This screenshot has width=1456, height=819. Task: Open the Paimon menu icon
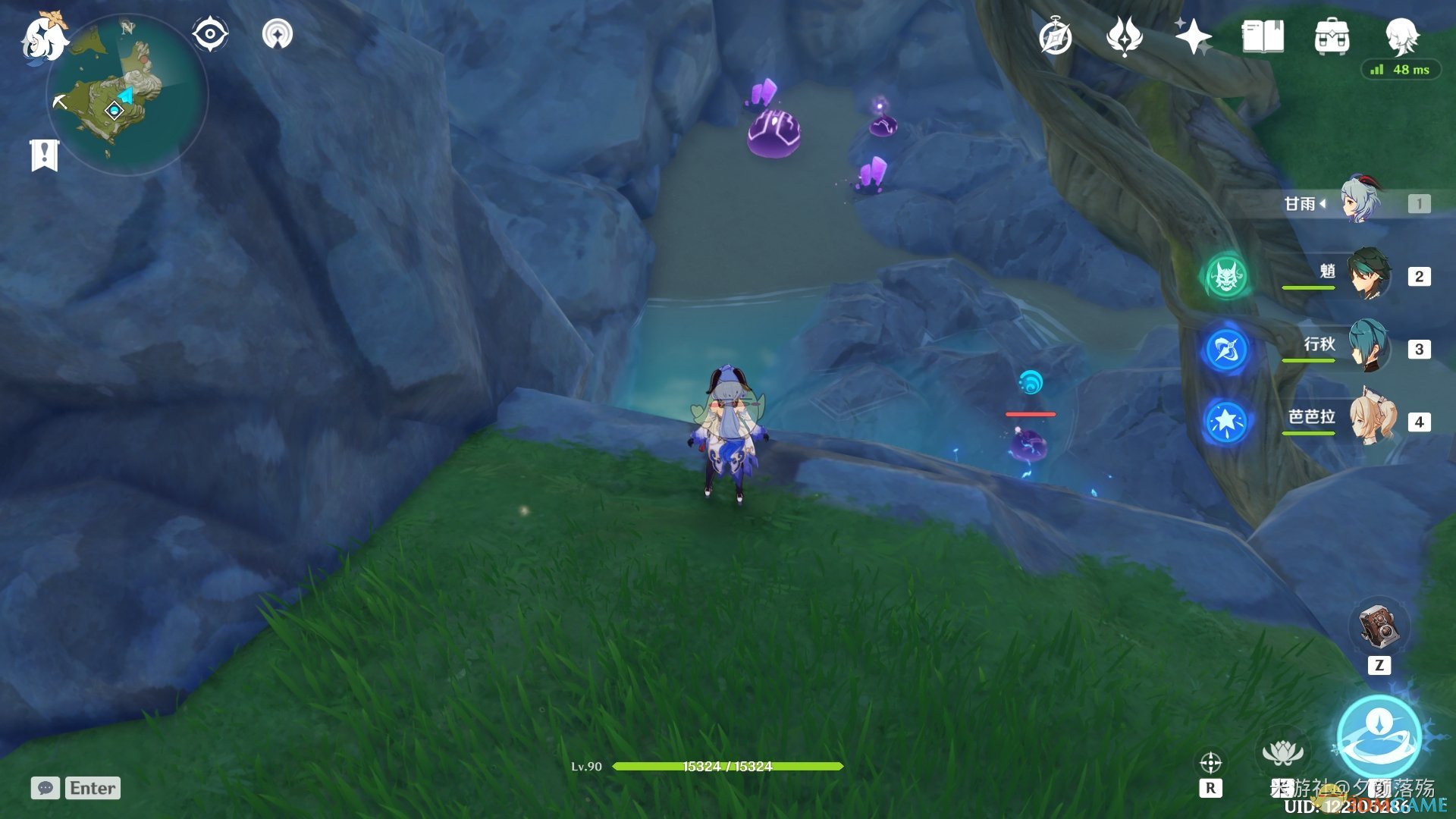(42, 36)
